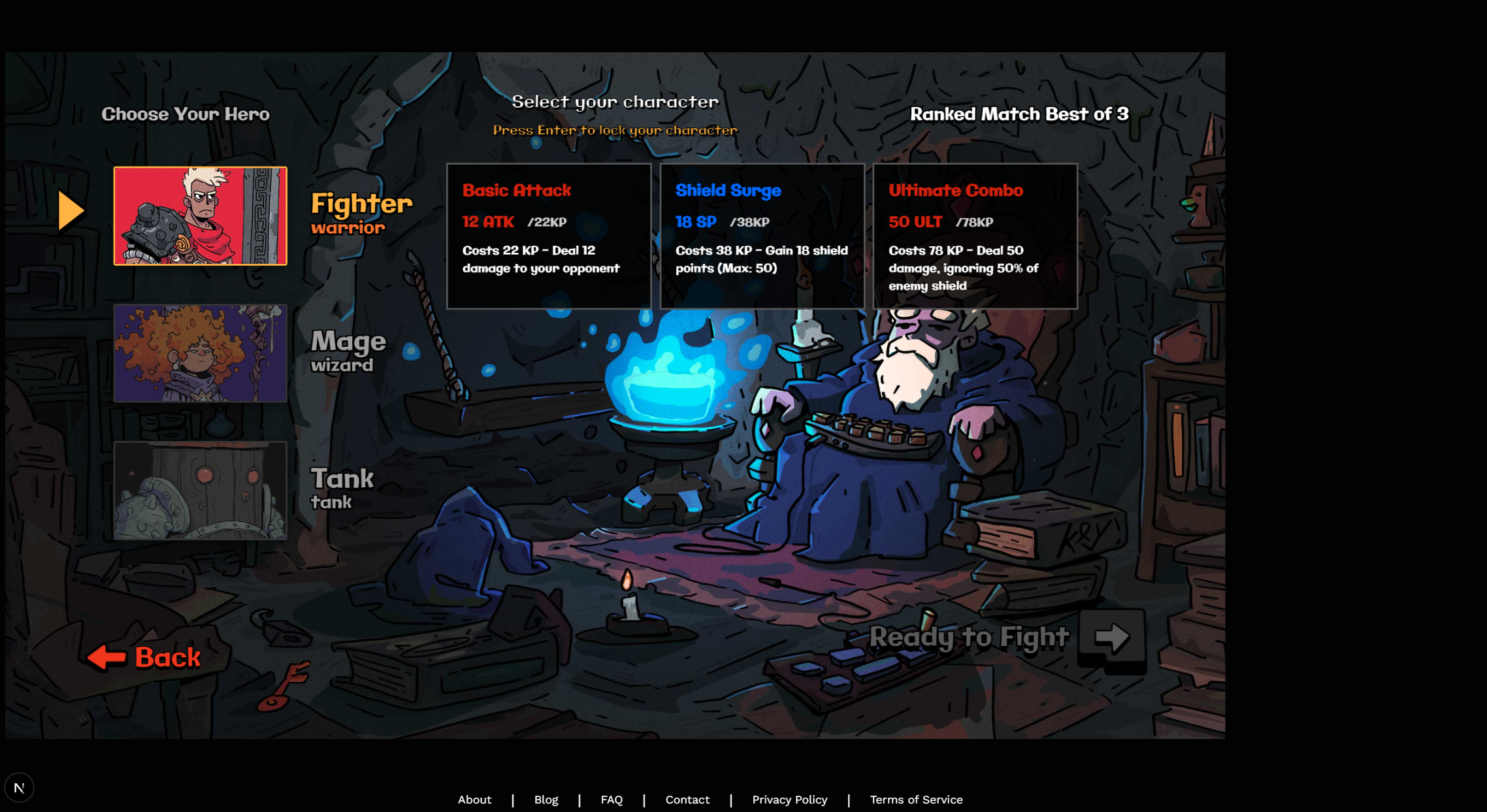Screen dimensions: 1487x812
Task: Open the Blog page from footer
Action: [x=546, y=800]
